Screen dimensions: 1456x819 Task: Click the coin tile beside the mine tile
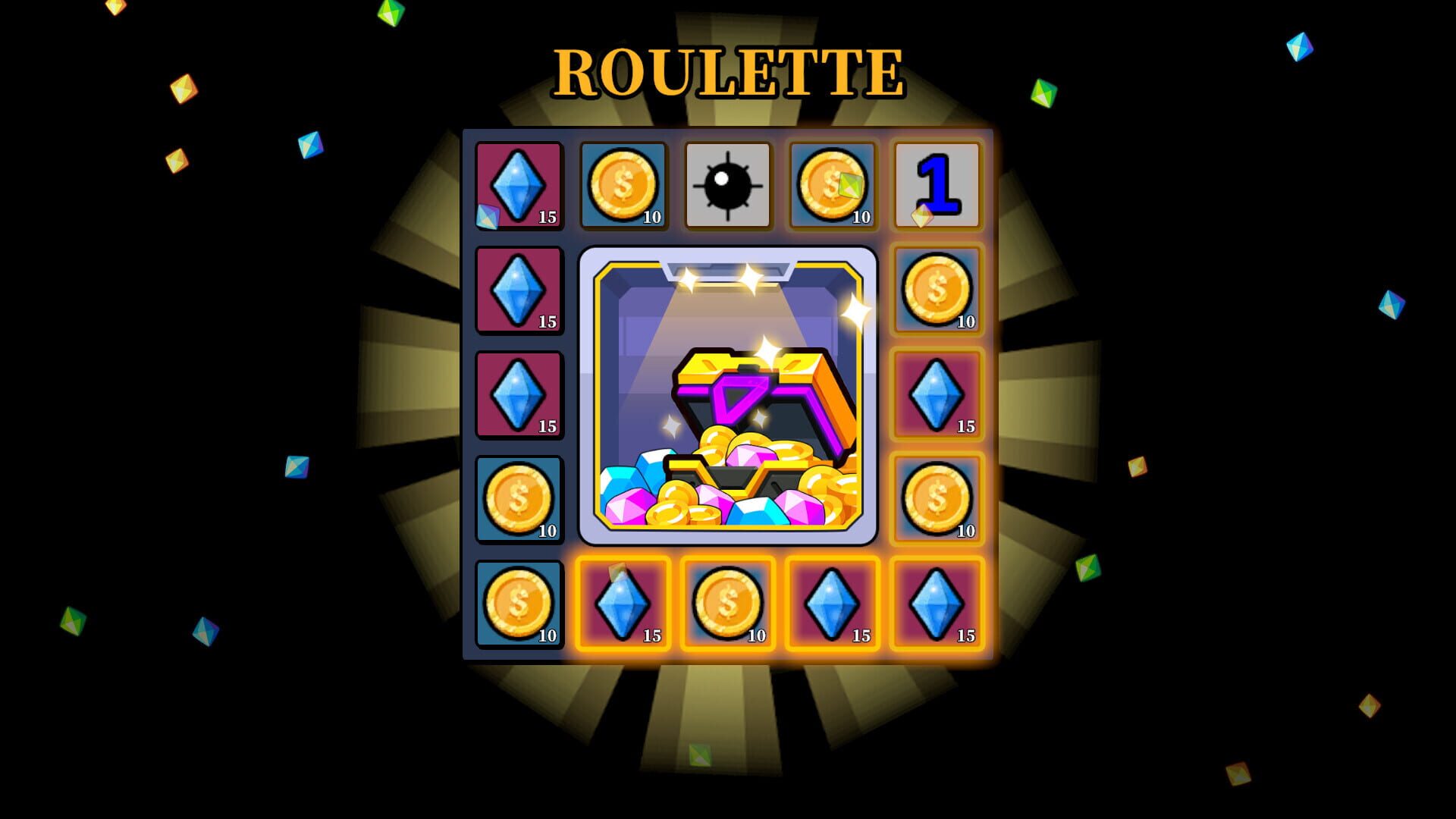coord(832,184)
